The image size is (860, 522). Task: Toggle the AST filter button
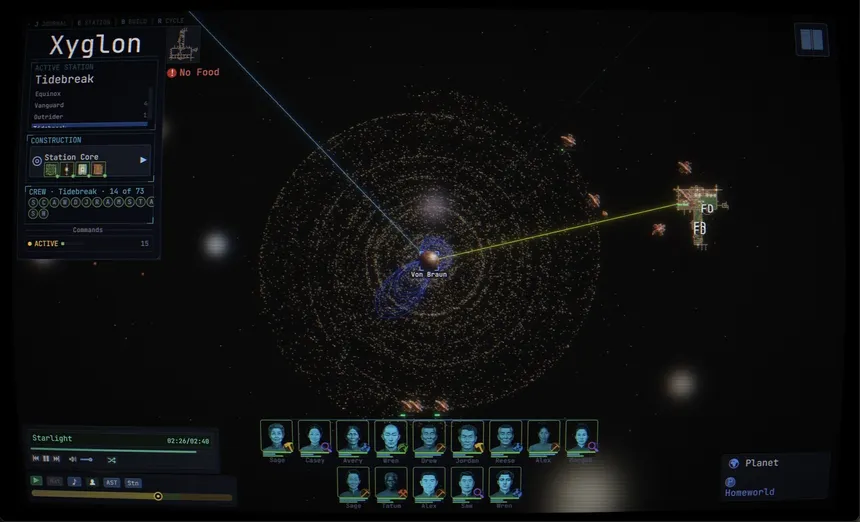click(112, 482)
